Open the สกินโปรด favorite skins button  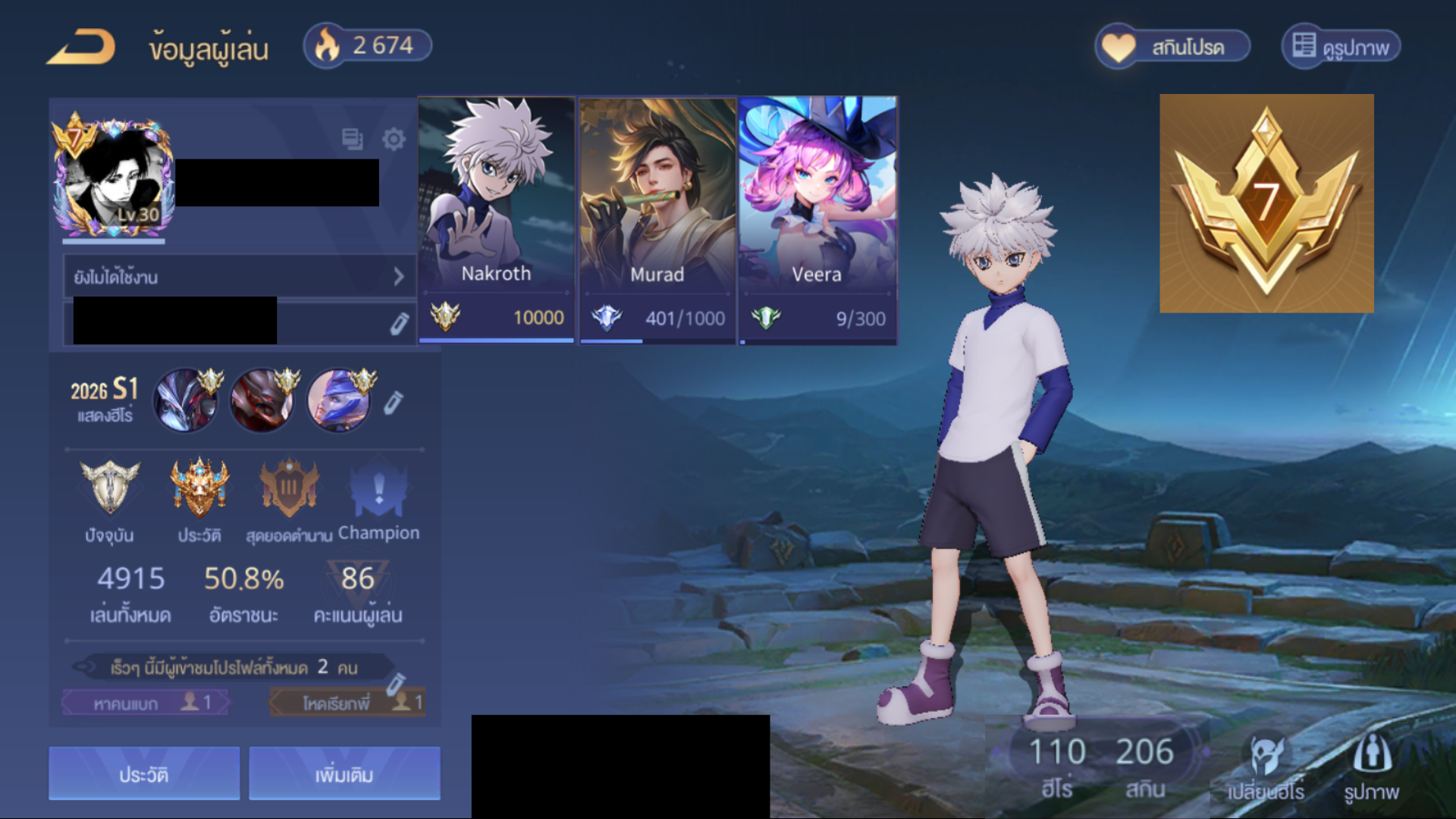click(1172, 47)
